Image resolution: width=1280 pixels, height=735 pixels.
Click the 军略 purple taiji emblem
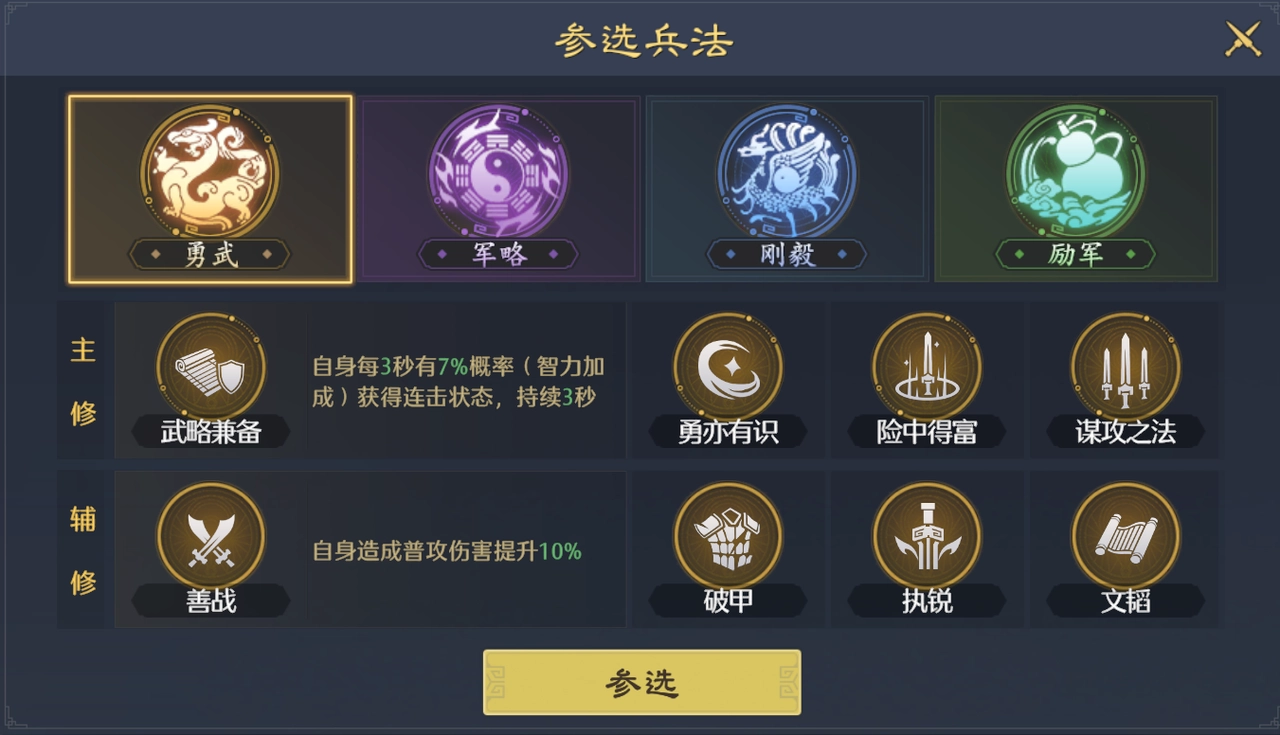pyautogui.click(x=498, y=172)
